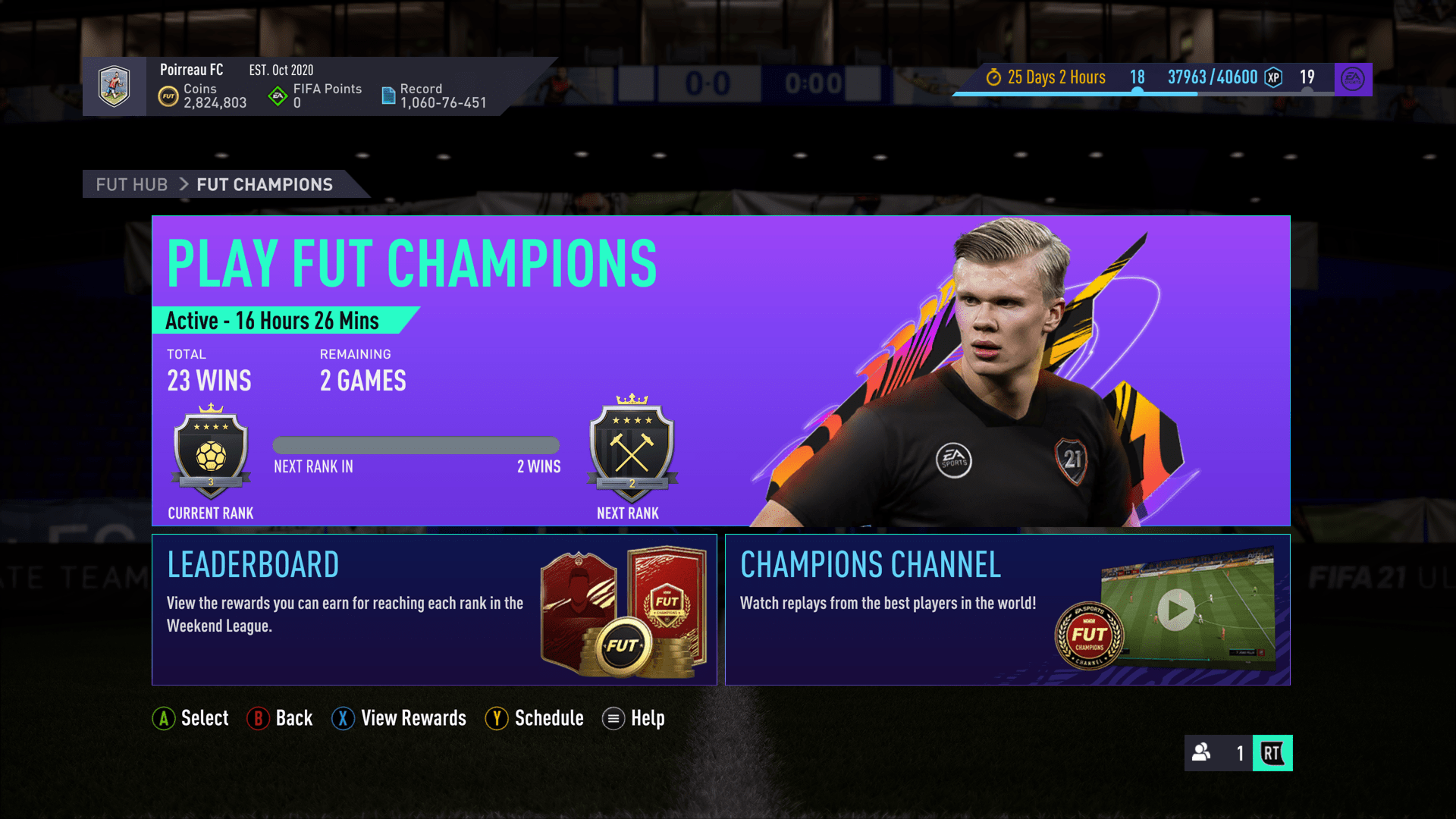Open the EA Sports logo

1354,77
